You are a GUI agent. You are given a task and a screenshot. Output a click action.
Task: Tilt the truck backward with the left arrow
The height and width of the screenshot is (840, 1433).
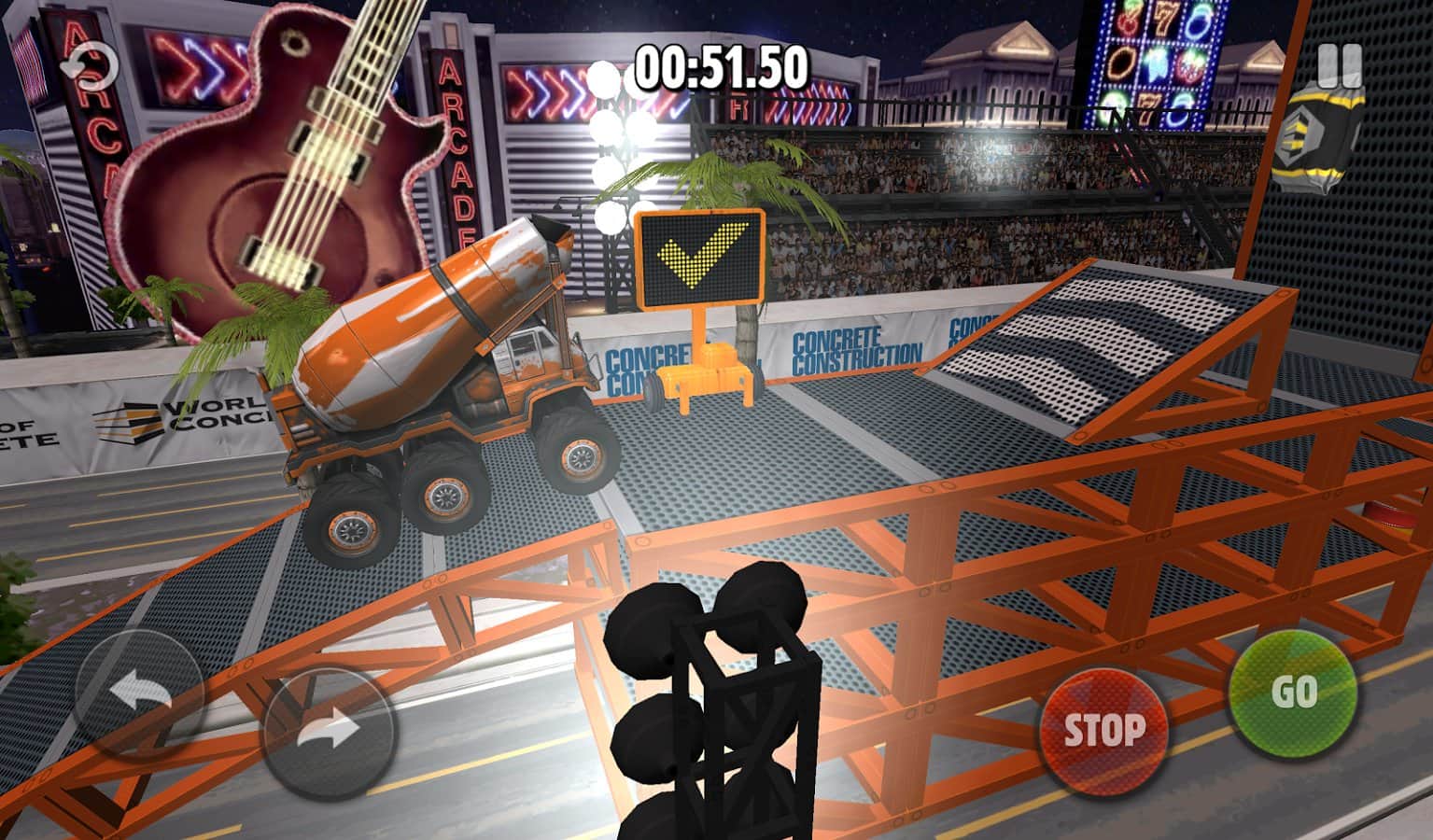pos(139,696)
